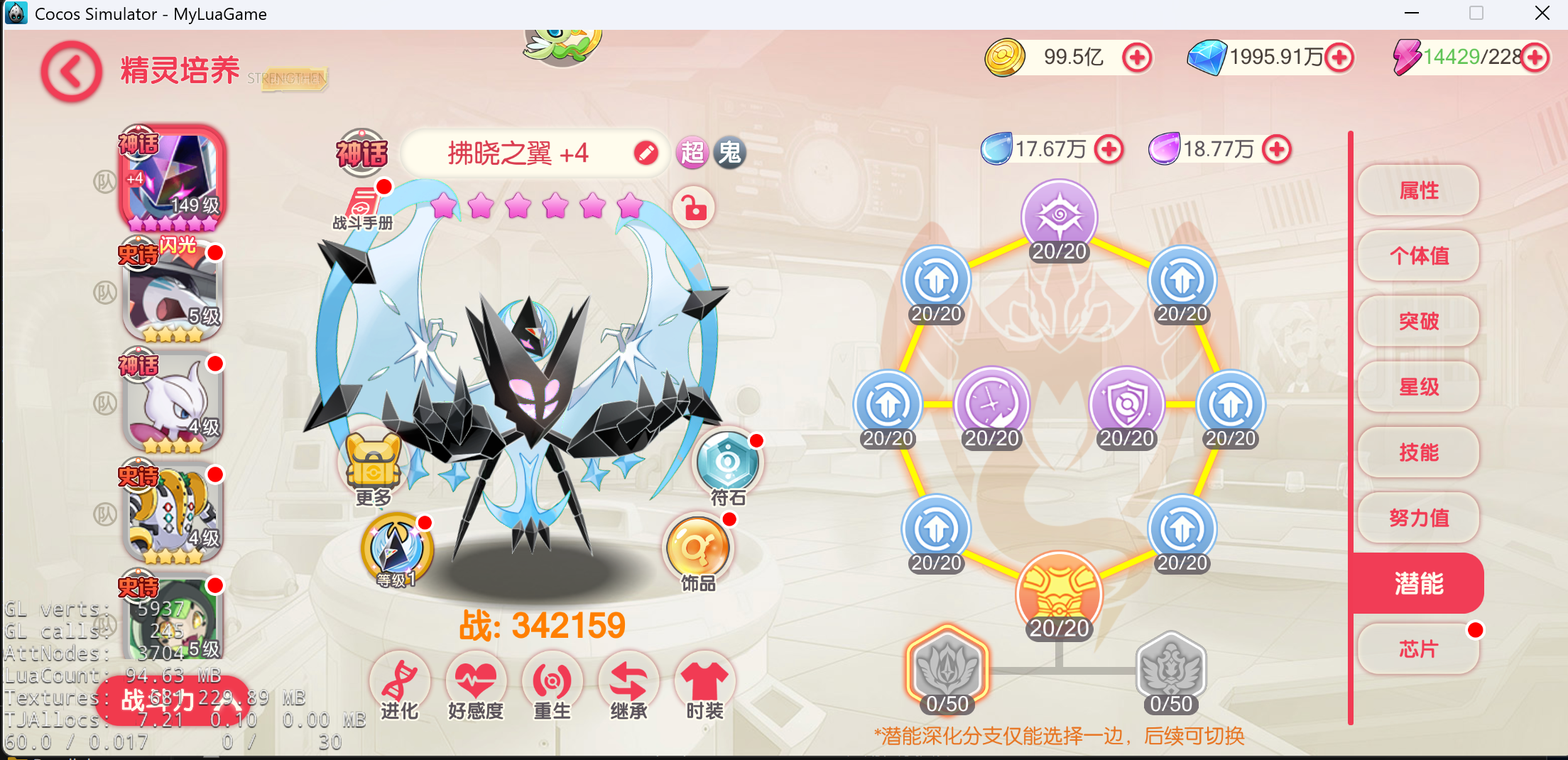Image resolution: width=1568 pixels, height=760 pixels.
Task: Toggle the name lock icon
Action: tap(692, 209)
